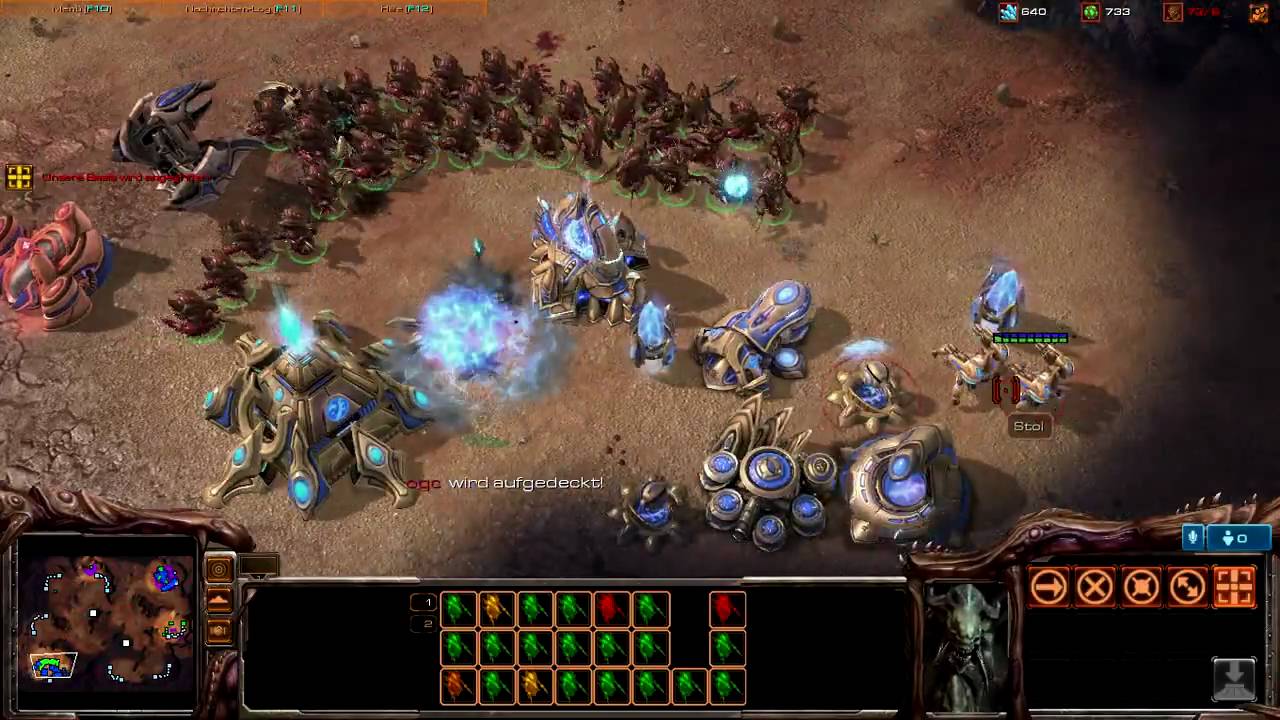Click the base-under-attack alert icon

coord(19,177)
